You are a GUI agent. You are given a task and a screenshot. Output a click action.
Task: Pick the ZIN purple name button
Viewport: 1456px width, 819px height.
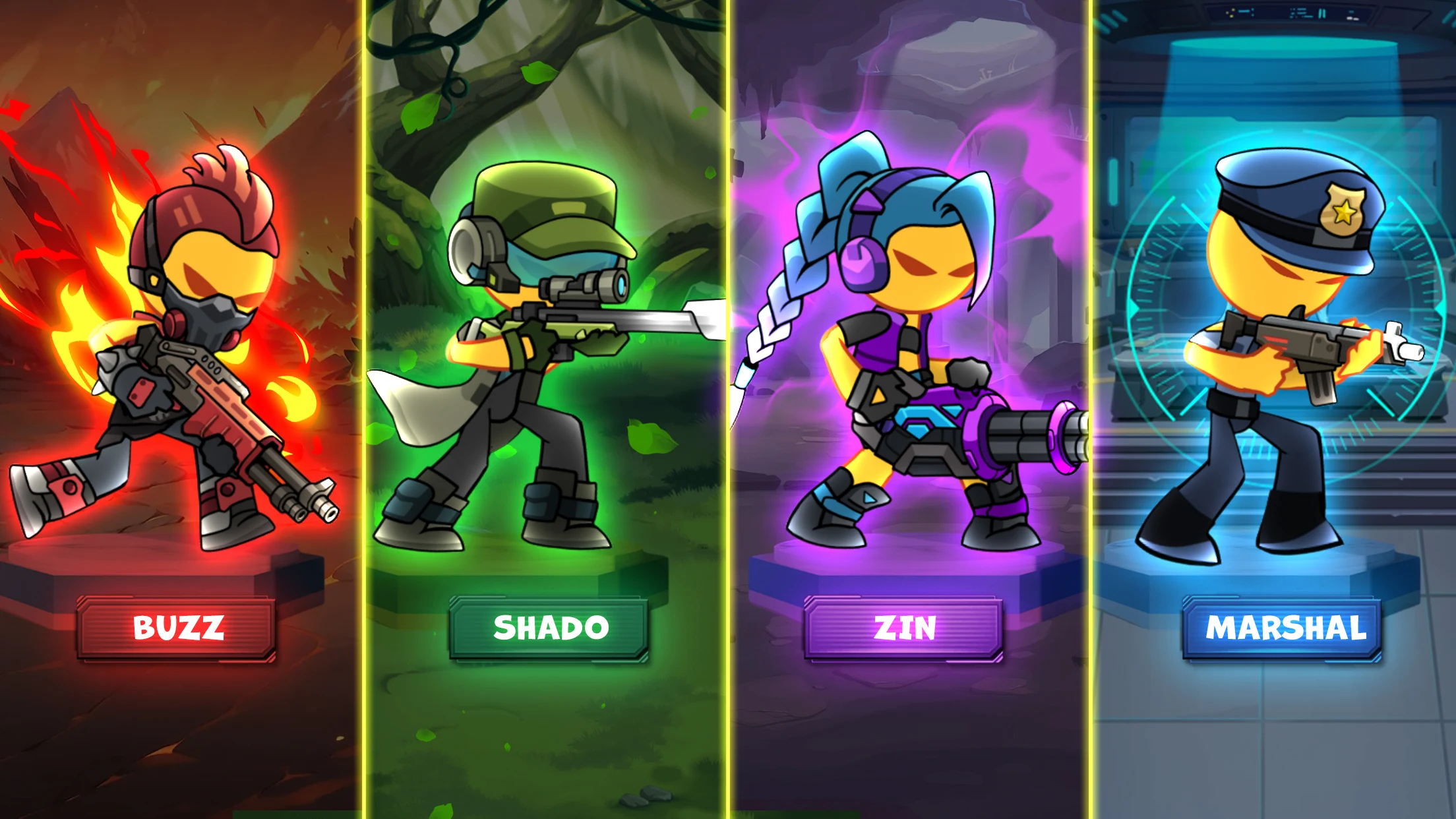pos(903,628)
